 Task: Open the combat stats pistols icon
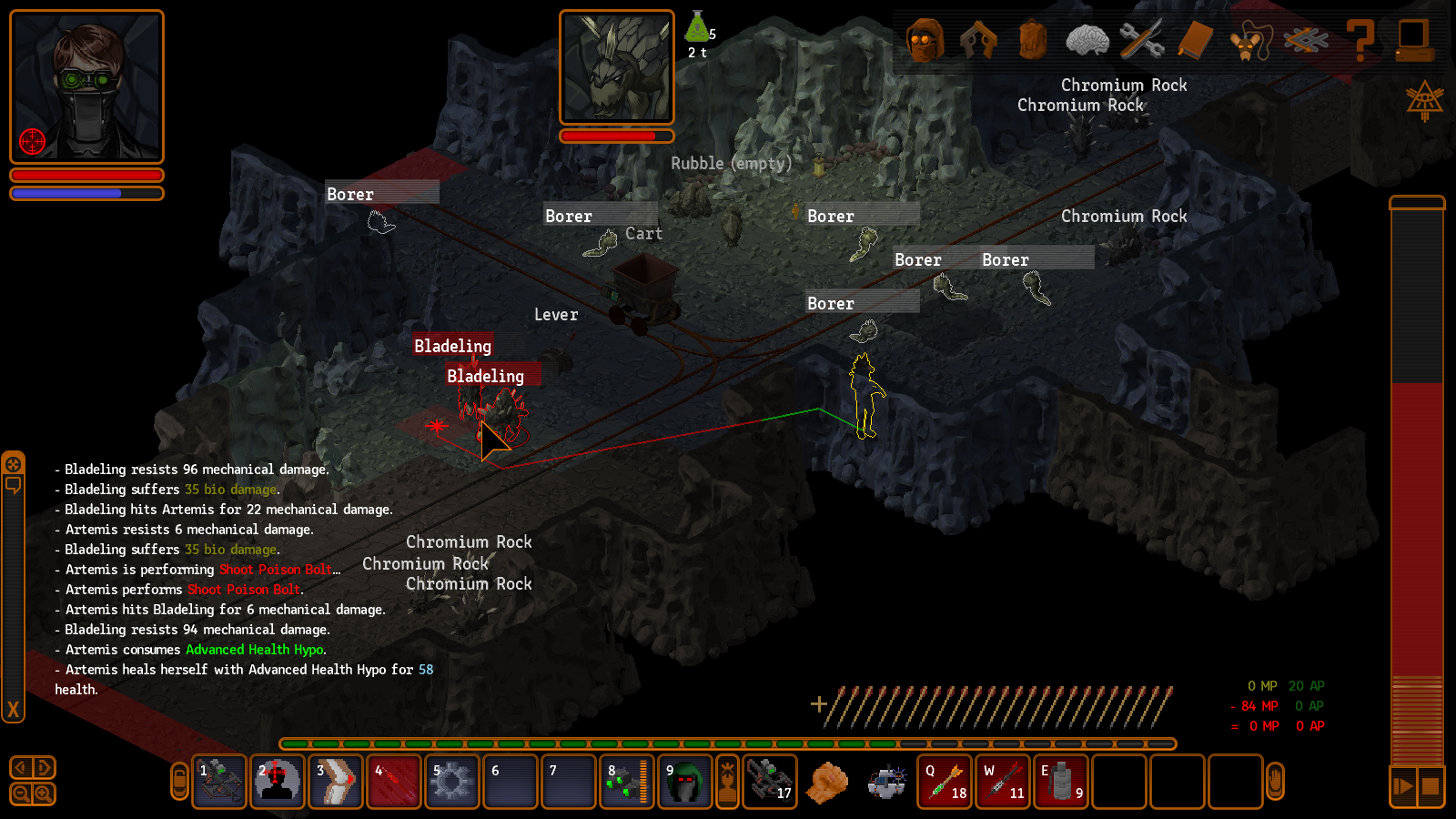pyautogui.click(x=978, y=41)
